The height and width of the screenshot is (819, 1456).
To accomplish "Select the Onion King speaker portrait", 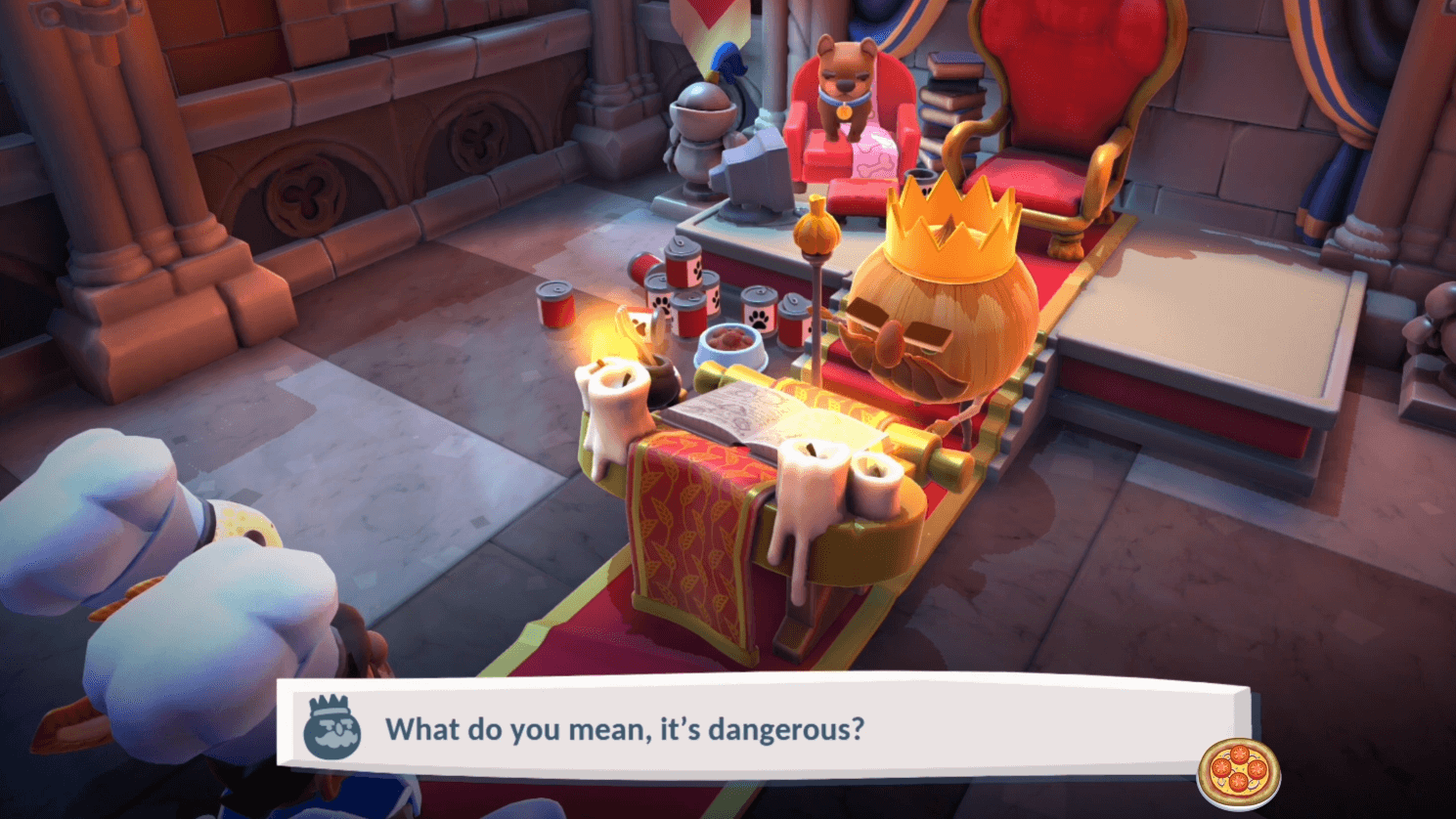I will pos(331,728).
